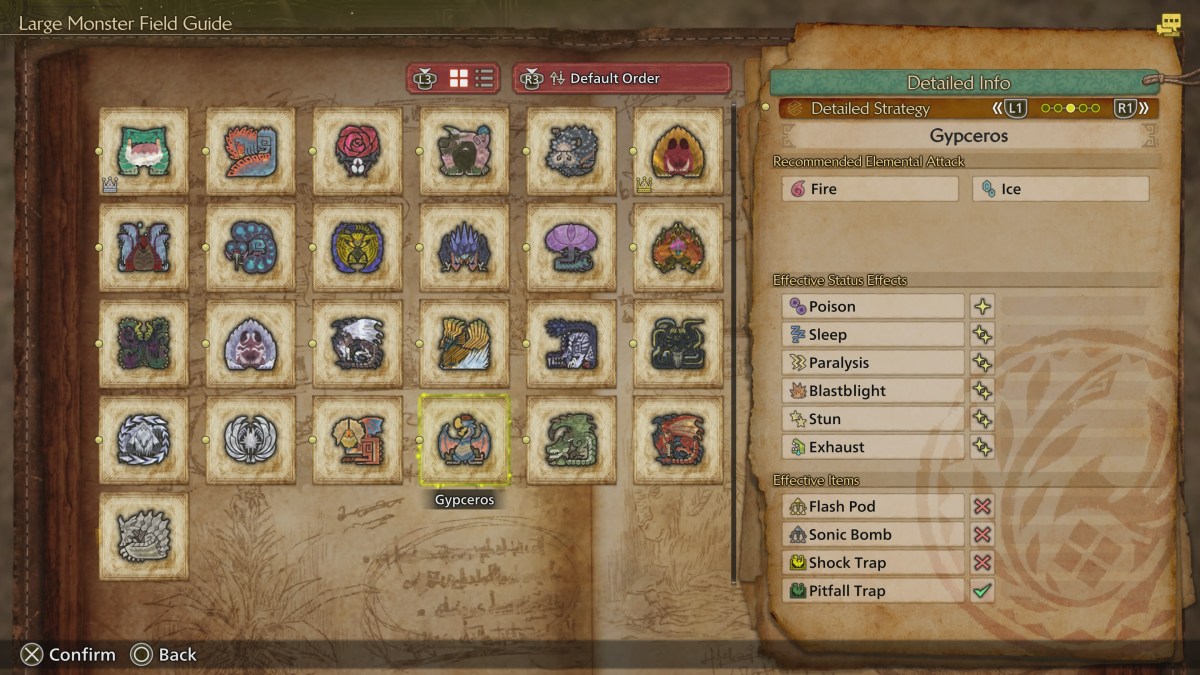Open the chat icon in the corner
Viewport: 1200px width, 675px height.
(x=1168, y=25)
